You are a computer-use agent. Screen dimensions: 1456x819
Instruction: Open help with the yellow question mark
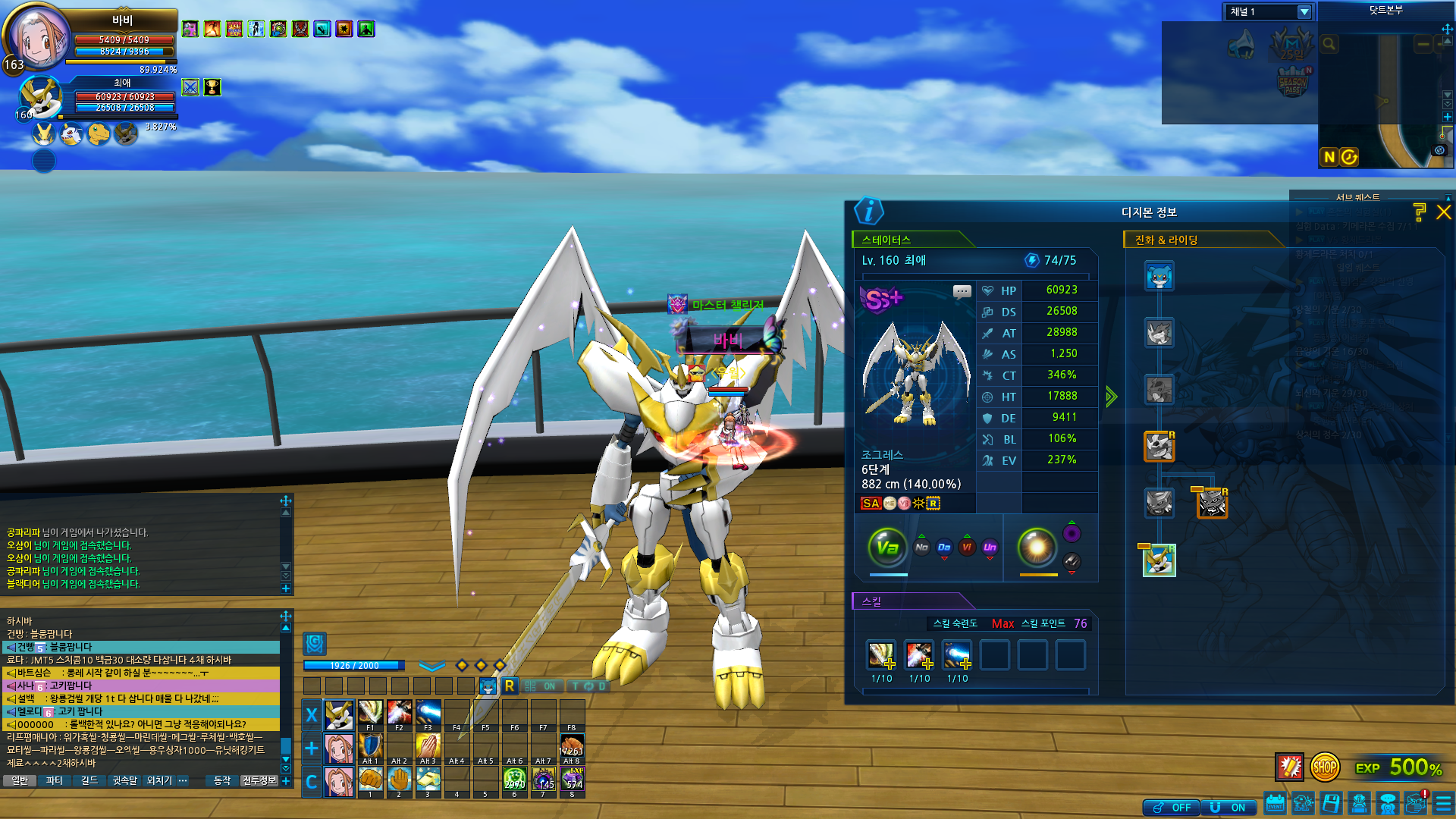[x=1419, y=212]
